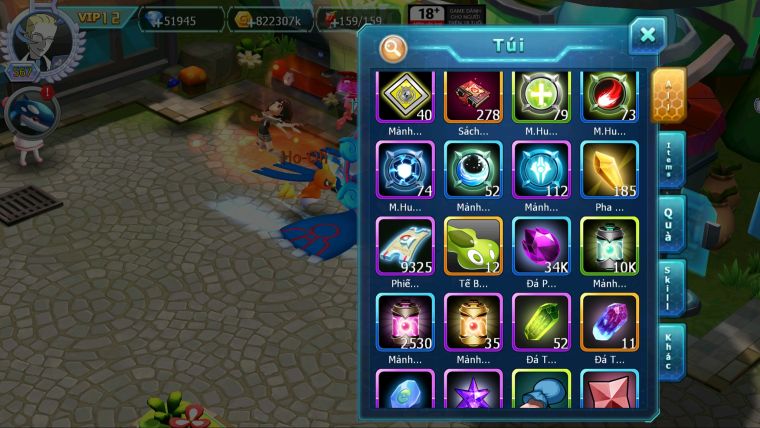Choose the green canister item with 10K

[x=609, y=246]
